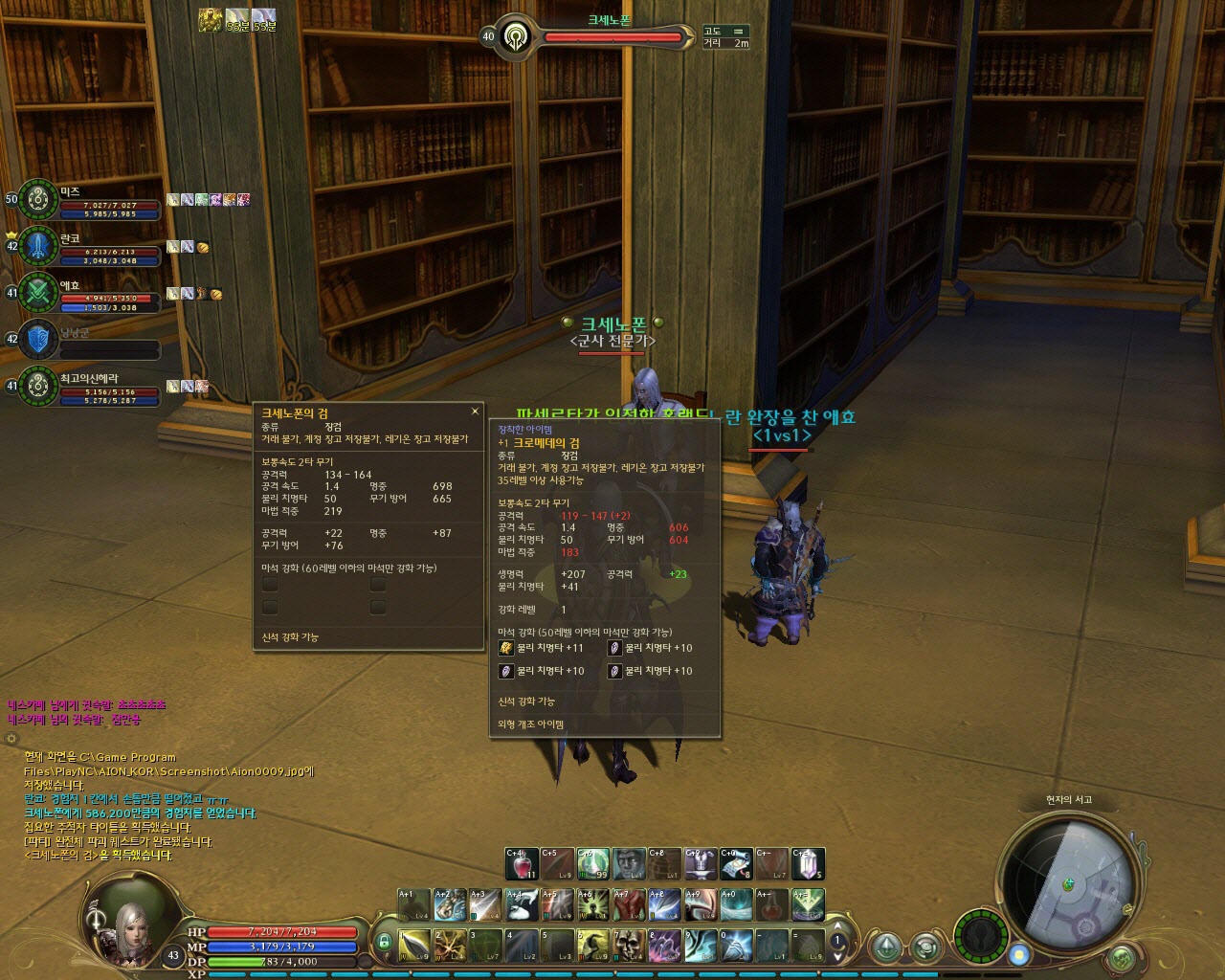Open the chat settings gear icon
This screenshot has width=1225, height=980.
pos(11,739)
